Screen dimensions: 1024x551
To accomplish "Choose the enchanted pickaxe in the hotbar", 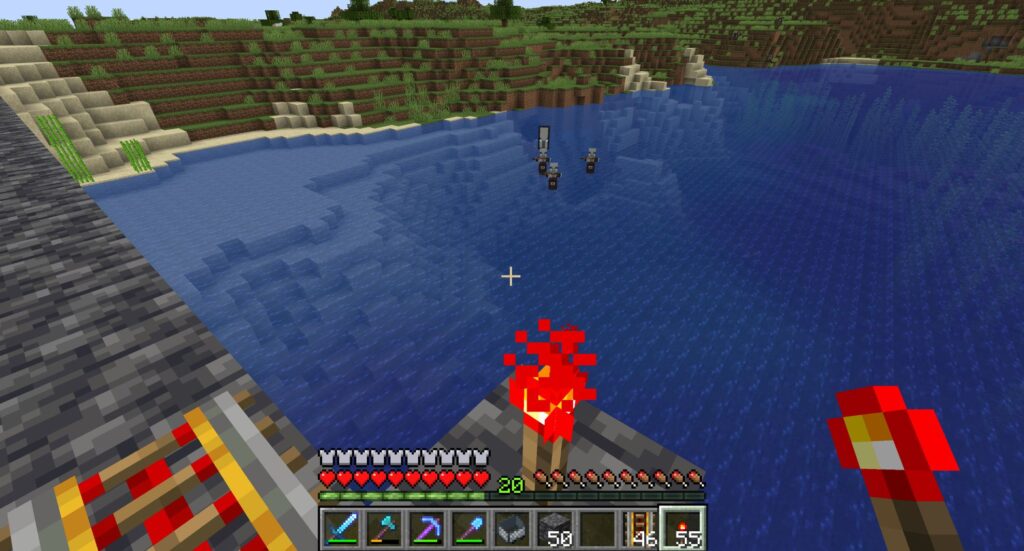I will pos(427,527).
